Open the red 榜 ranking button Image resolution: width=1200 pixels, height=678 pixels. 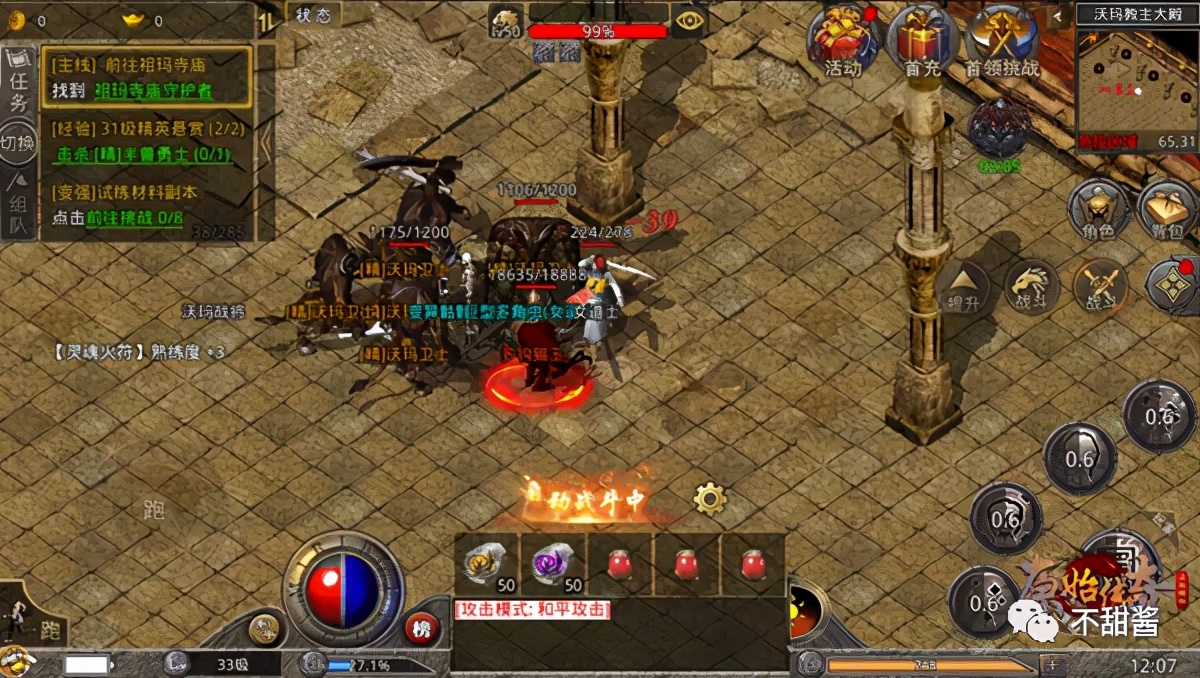pyautogui.click(x=422, y=628)
